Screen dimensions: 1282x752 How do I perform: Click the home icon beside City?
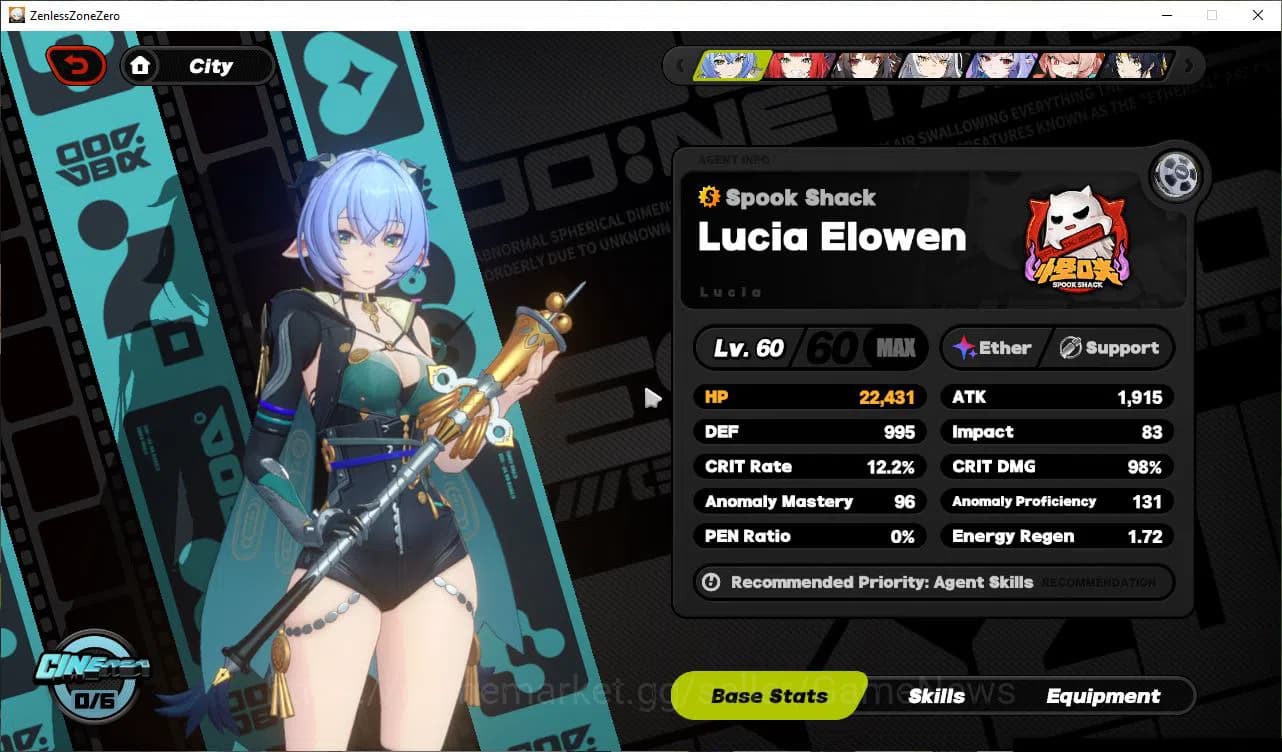pyautogui.click(x=141, y=66)
